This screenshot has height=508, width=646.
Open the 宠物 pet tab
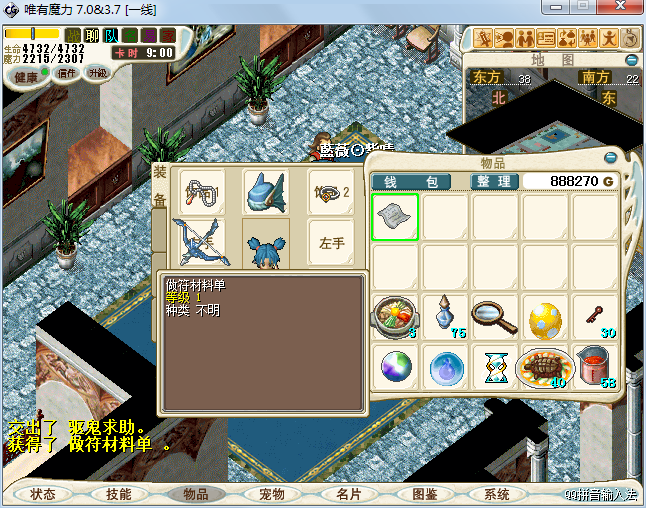click(272, 494)
